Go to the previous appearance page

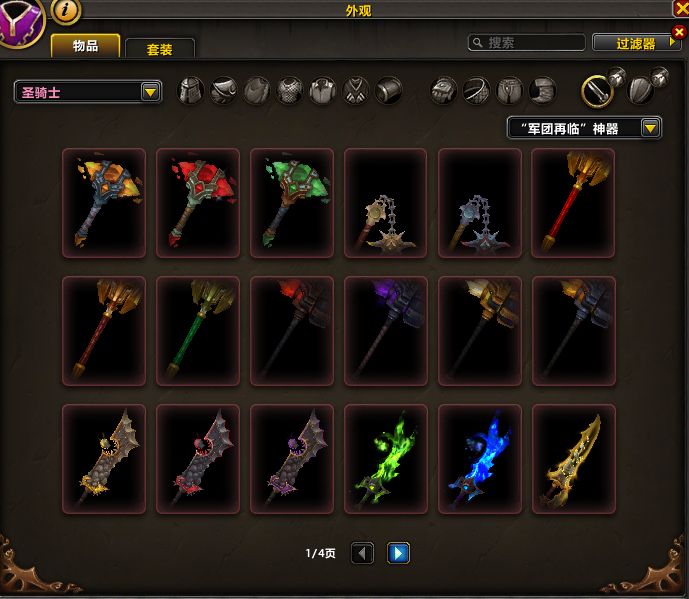click(x=363, y=552)
